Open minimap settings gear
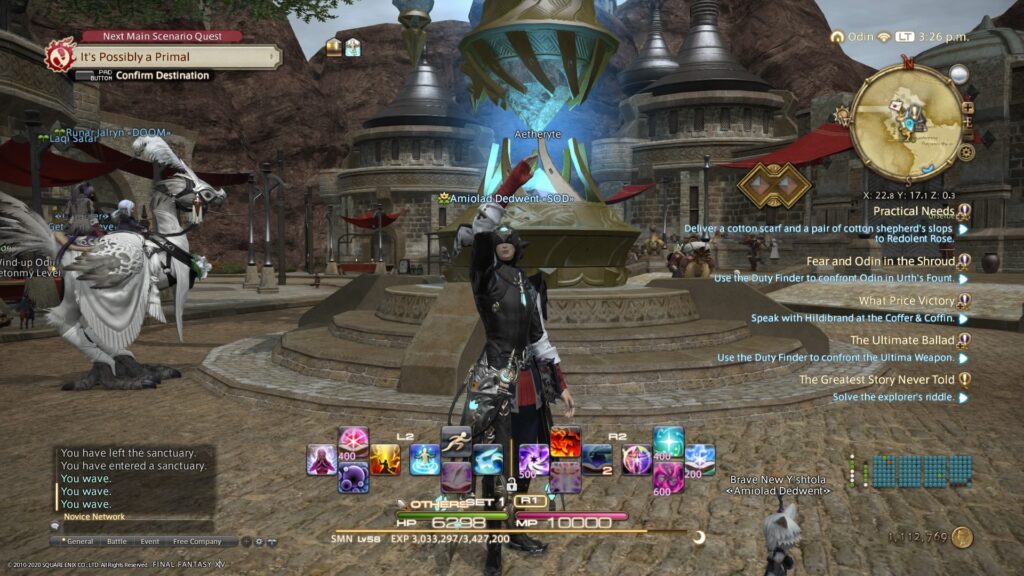Image resolution: width=1024 pixels, height=576 pixels. click(967, 153)
